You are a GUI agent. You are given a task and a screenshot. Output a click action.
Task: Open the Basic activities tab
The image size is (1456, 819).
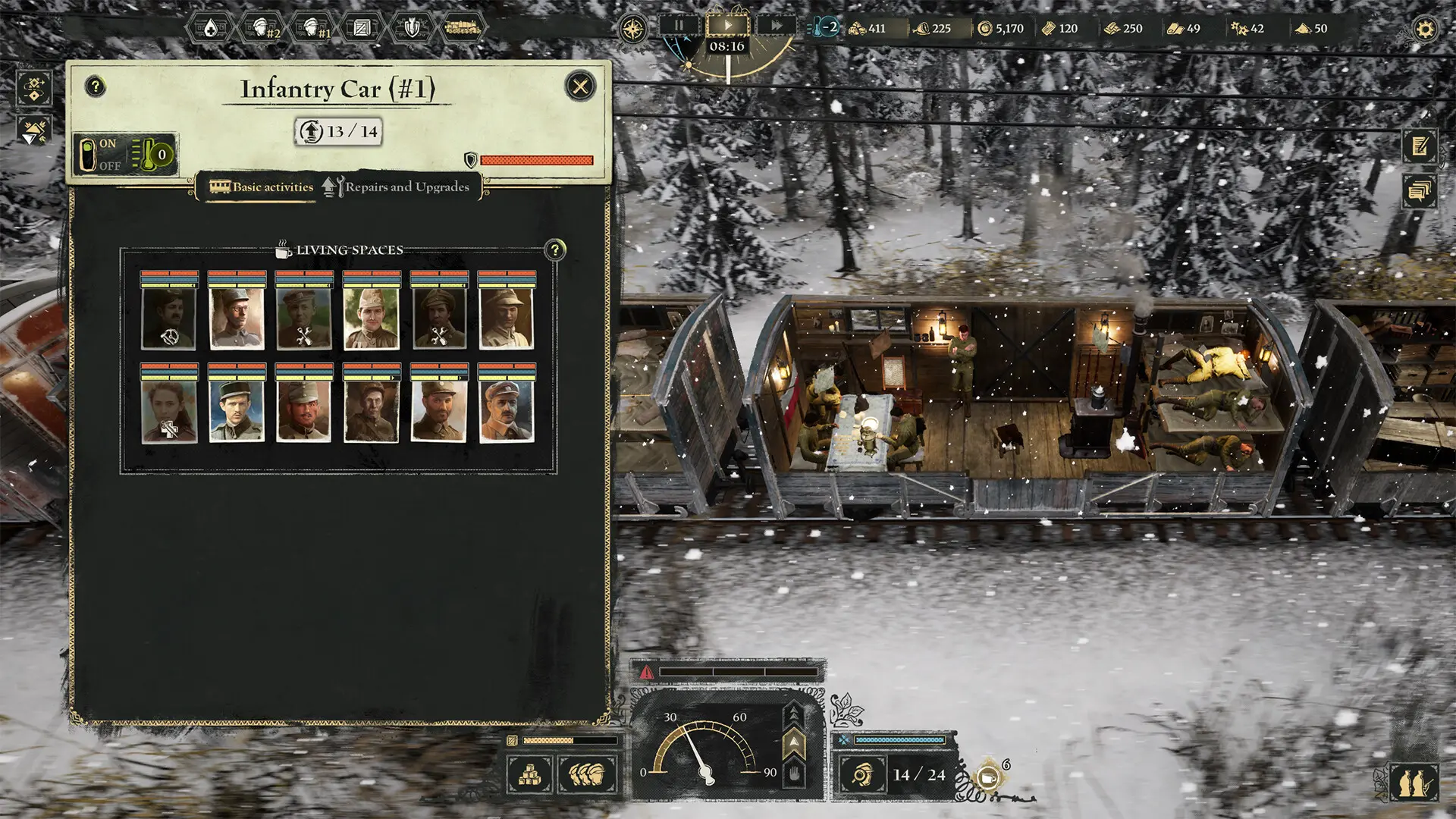pos(262,187)
